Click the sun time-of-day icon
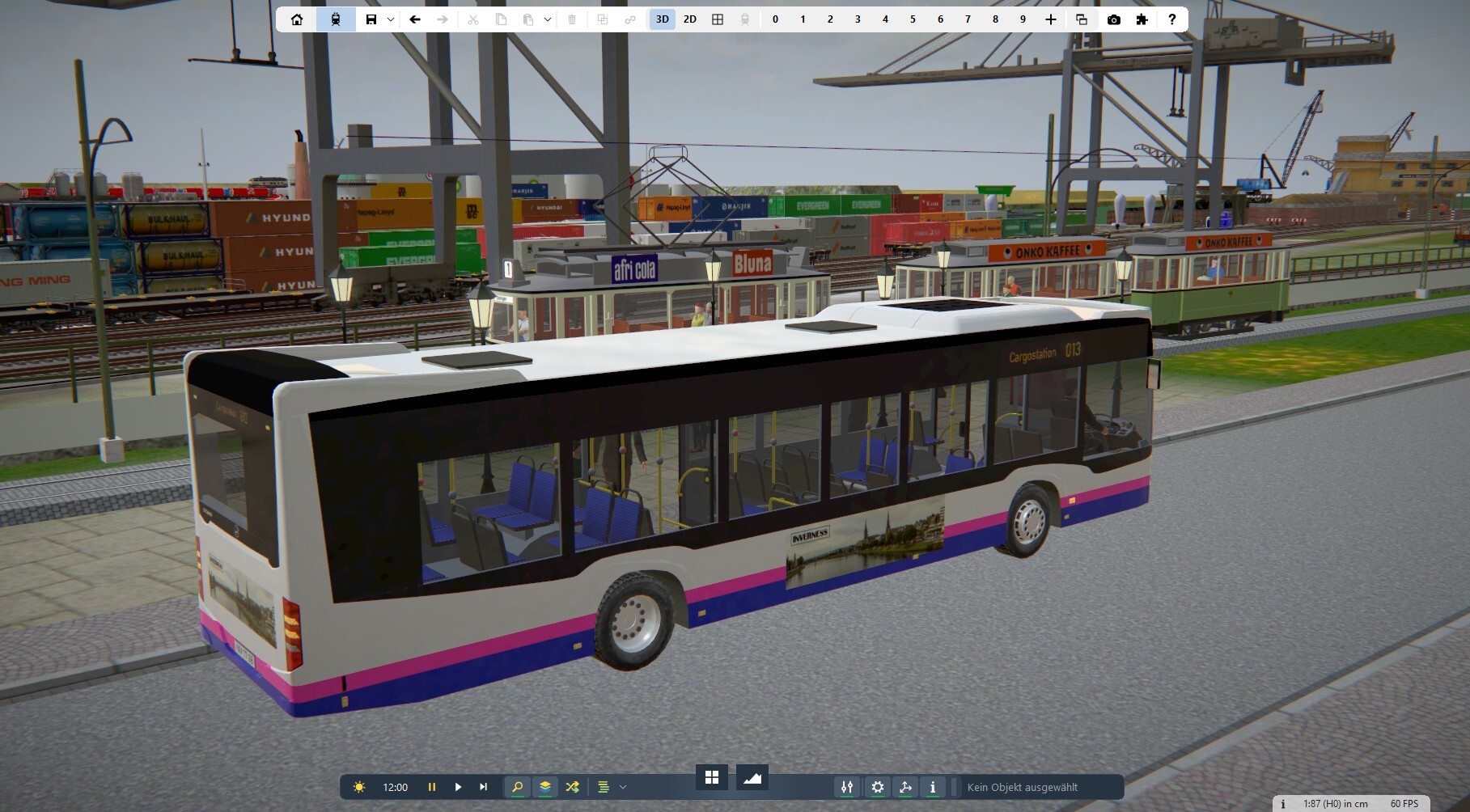The image size is (1470, 812). 359,787
